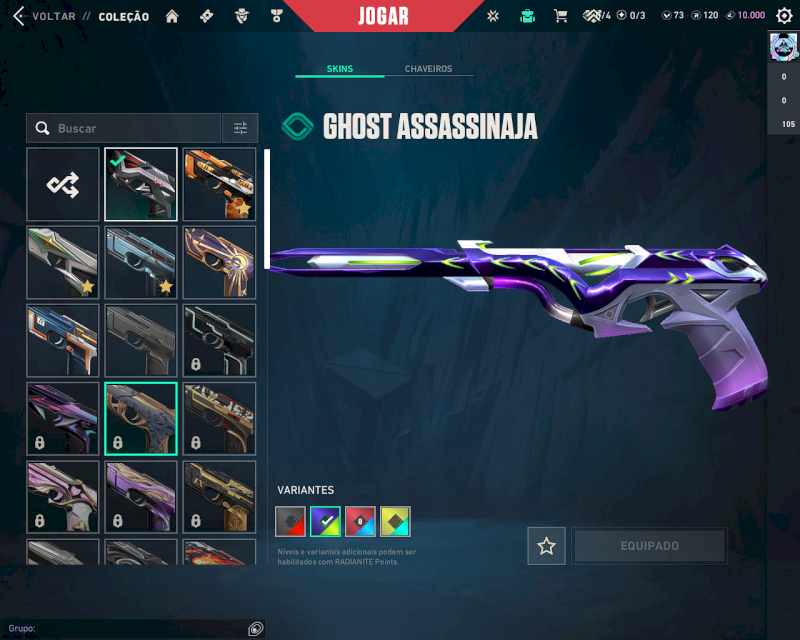Open the player avatar in the social sidebar

click(782, 46)
